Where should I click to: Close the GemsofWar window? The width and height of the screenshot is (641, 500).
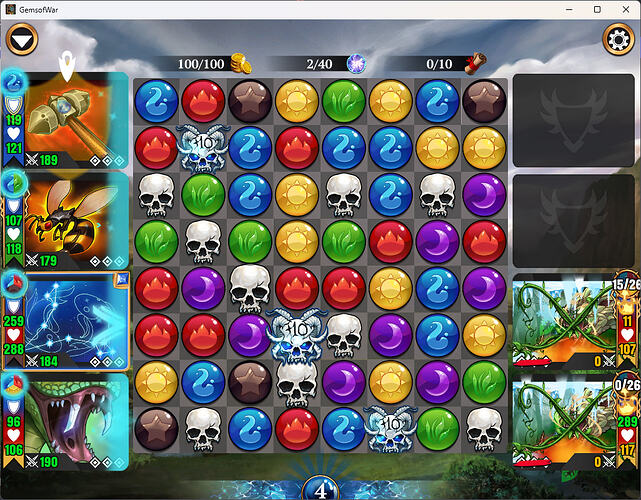(625, 9)
